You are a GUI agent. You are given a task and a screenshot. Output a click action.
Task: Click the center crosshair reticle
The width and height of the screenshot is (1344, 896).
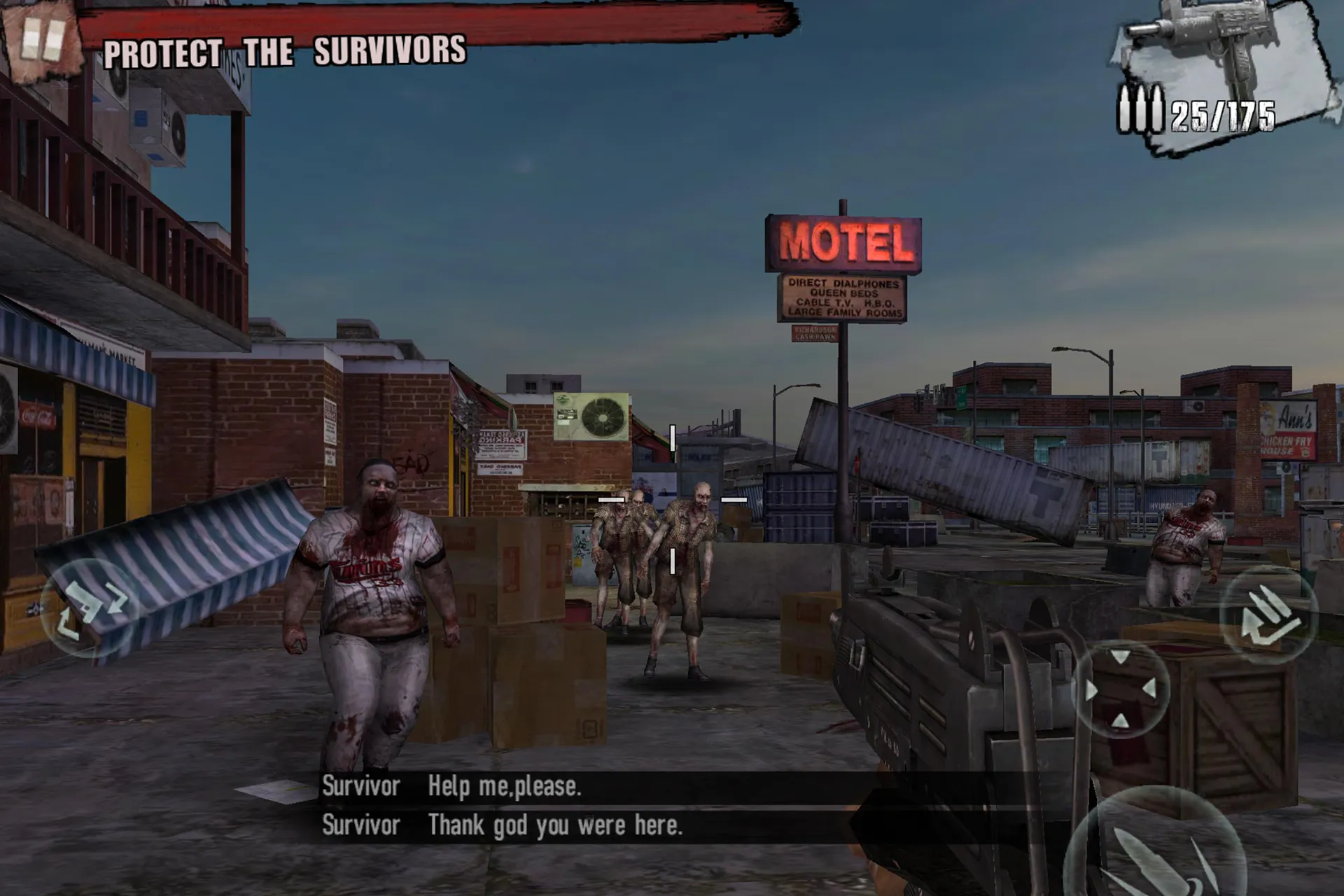[672, 498]
